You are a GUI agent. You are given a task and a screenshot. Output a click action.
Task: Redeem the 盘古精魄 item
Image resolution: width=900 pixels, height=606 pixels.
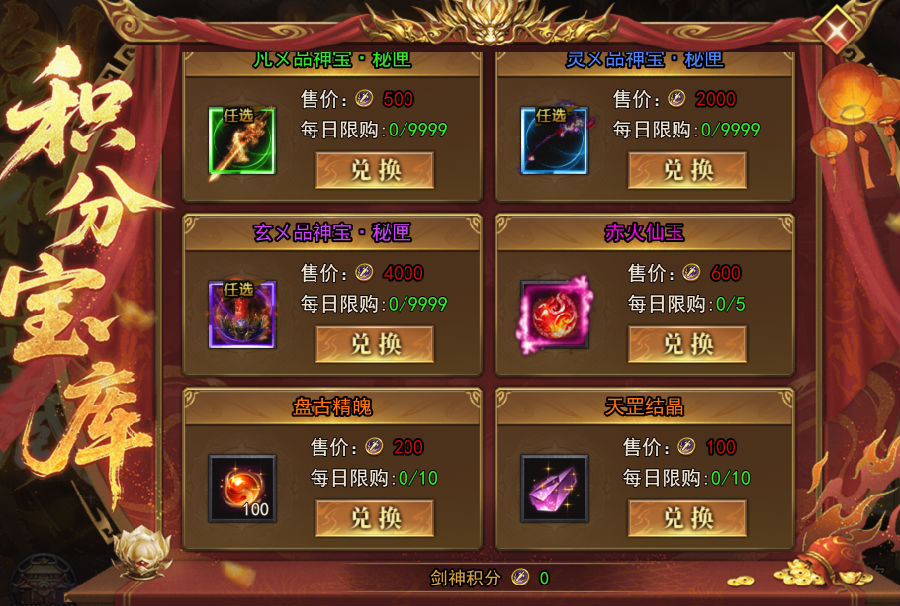point(375,518)
